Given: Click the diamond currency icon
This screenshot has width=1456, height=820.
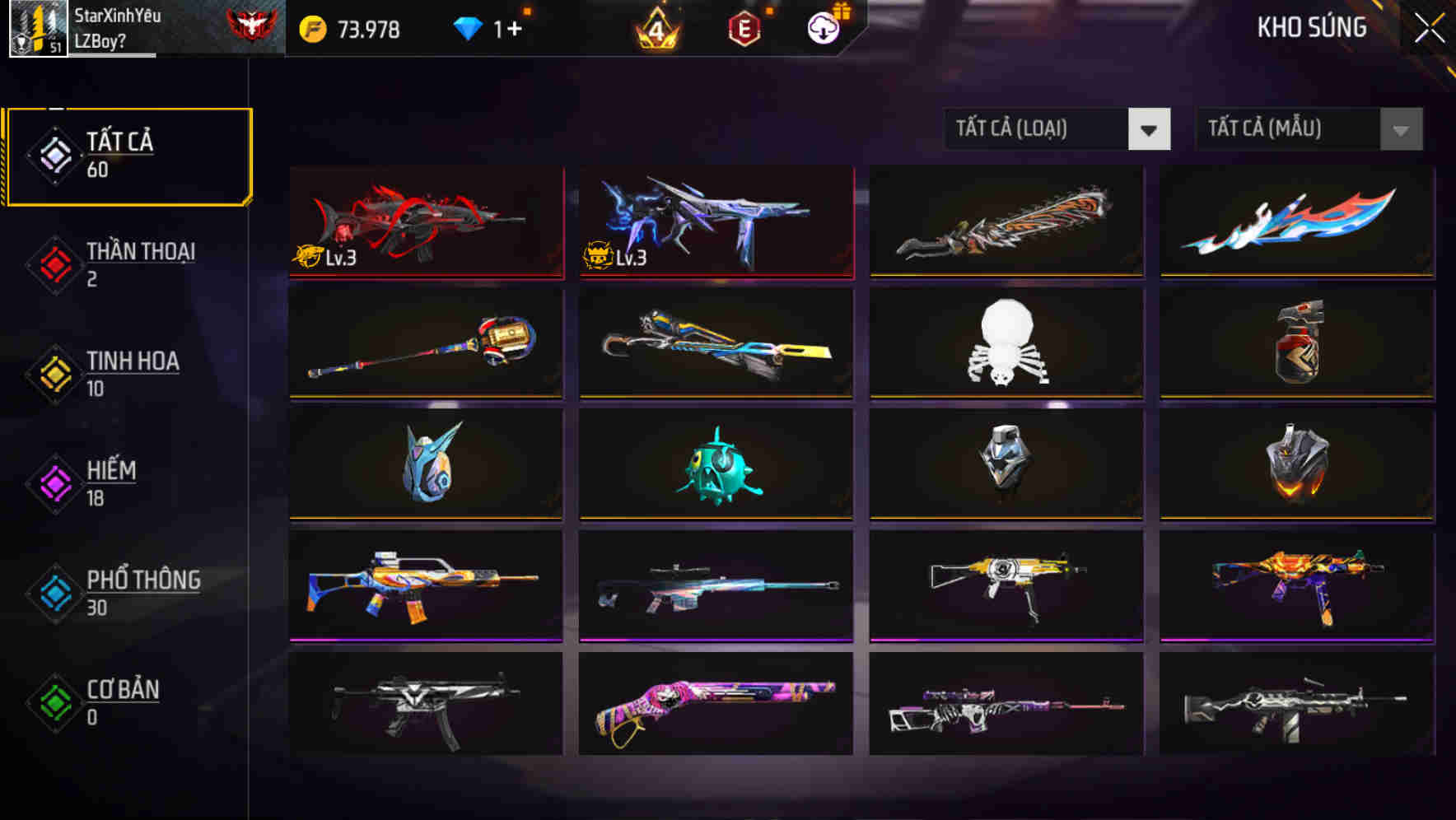Looking at the screenshot, I should pyautogui.click(x=468, y=27).
